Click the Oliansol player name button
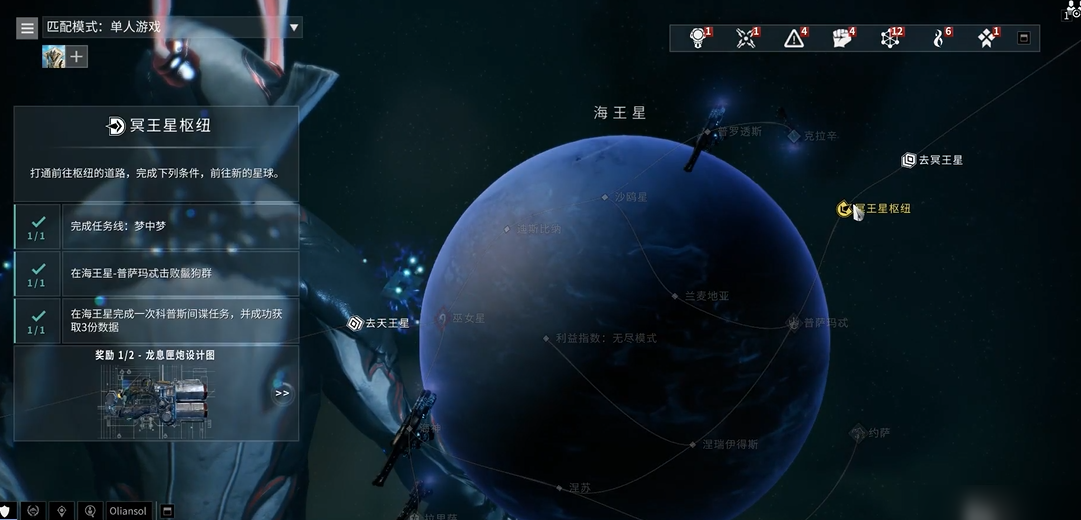Screen dimensions: 1081x520 [x=129, y=511]
